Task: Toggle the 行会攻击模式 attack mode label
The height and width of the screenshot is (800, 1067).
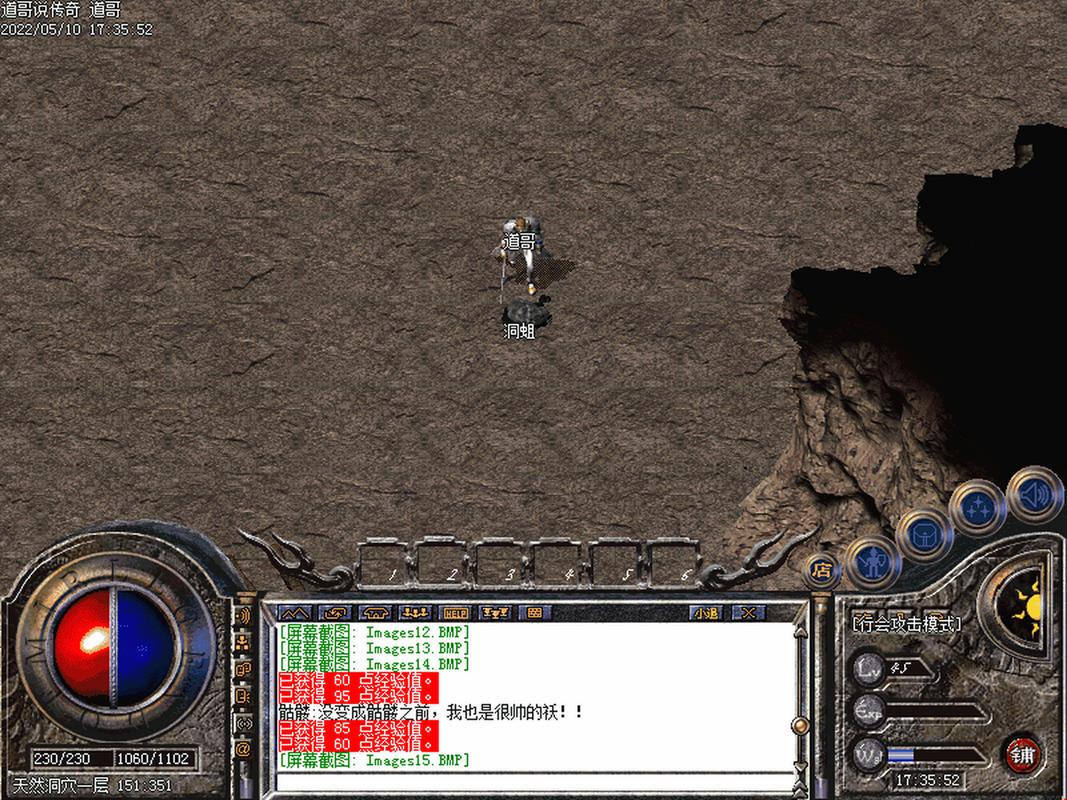Action: 906,624
